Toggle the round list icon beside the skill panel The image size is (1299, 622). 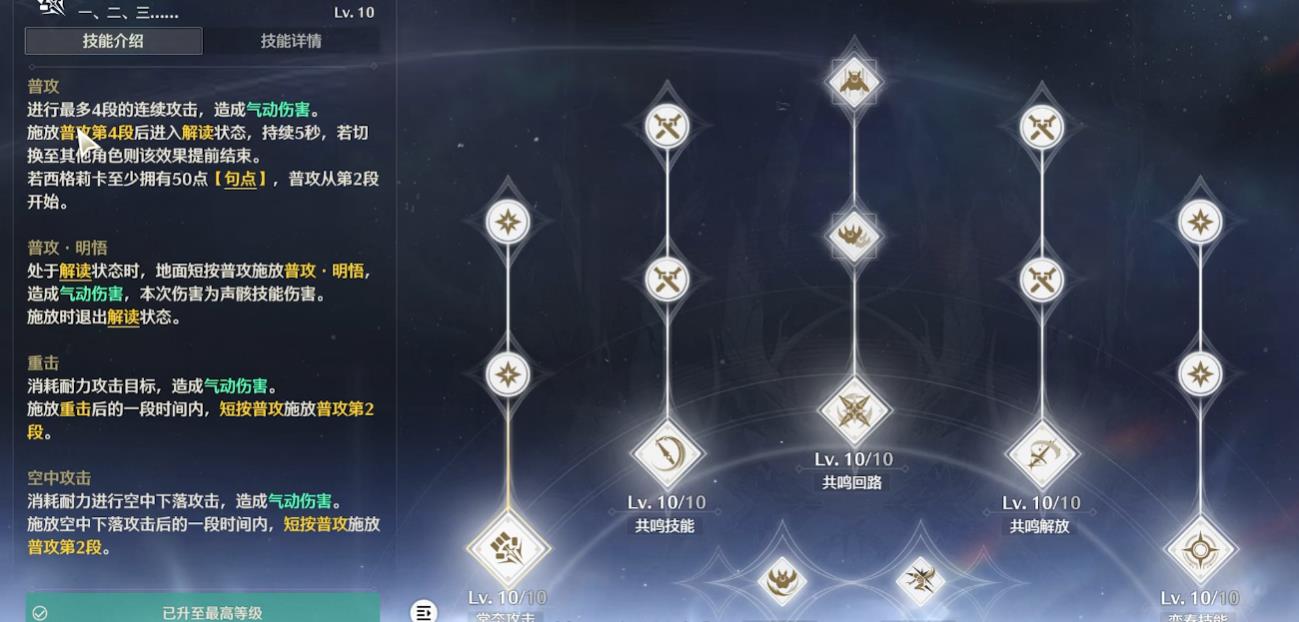424,611
